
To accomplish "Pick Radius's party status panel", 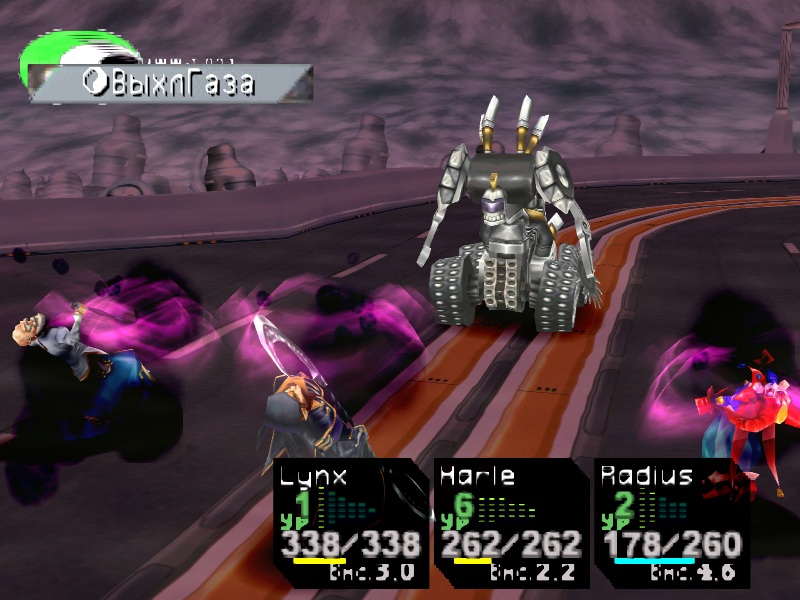I will tap(670, 523).
